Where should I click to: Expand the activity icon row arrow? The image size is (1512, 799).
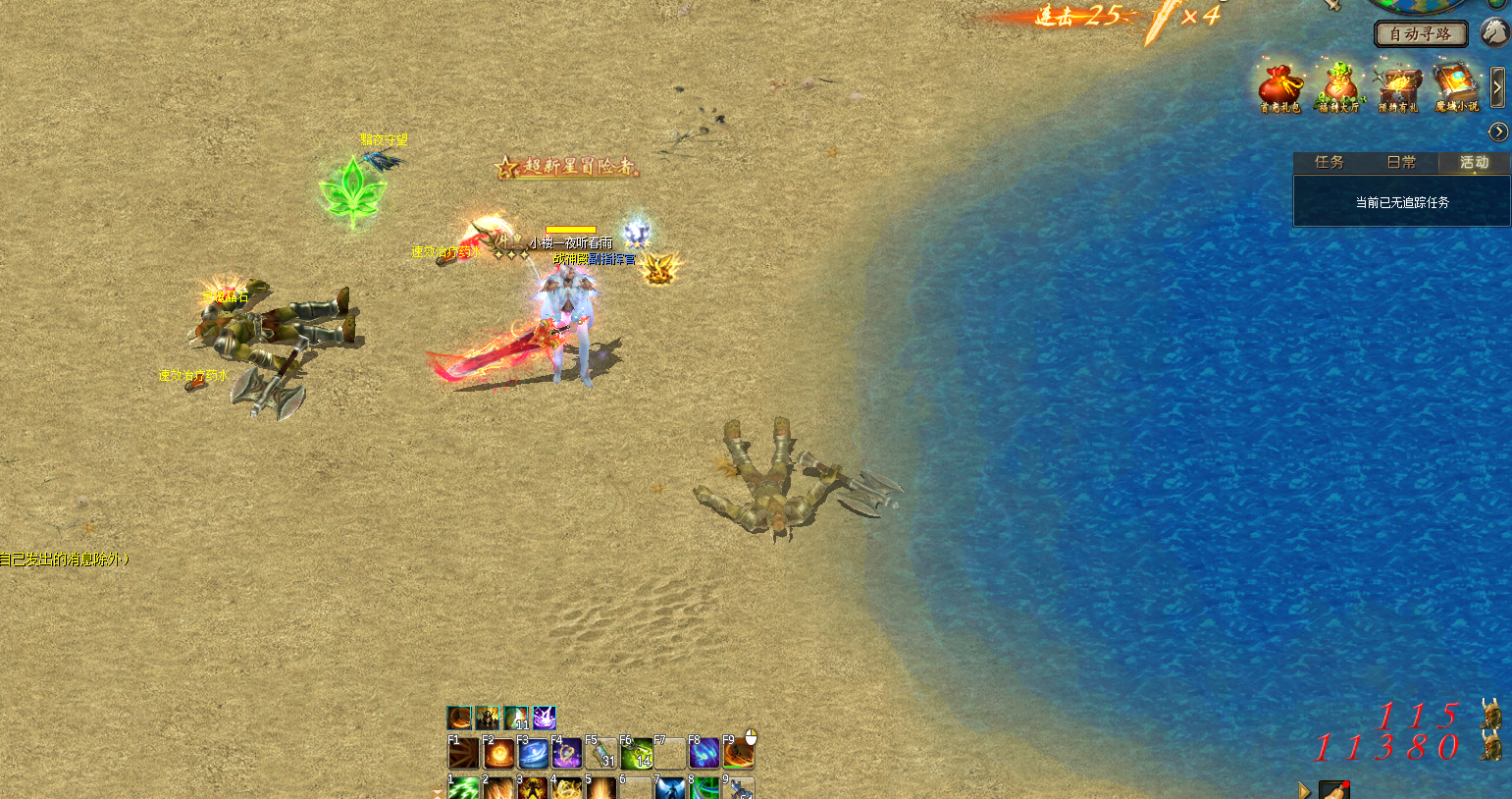pos(1497,87)
